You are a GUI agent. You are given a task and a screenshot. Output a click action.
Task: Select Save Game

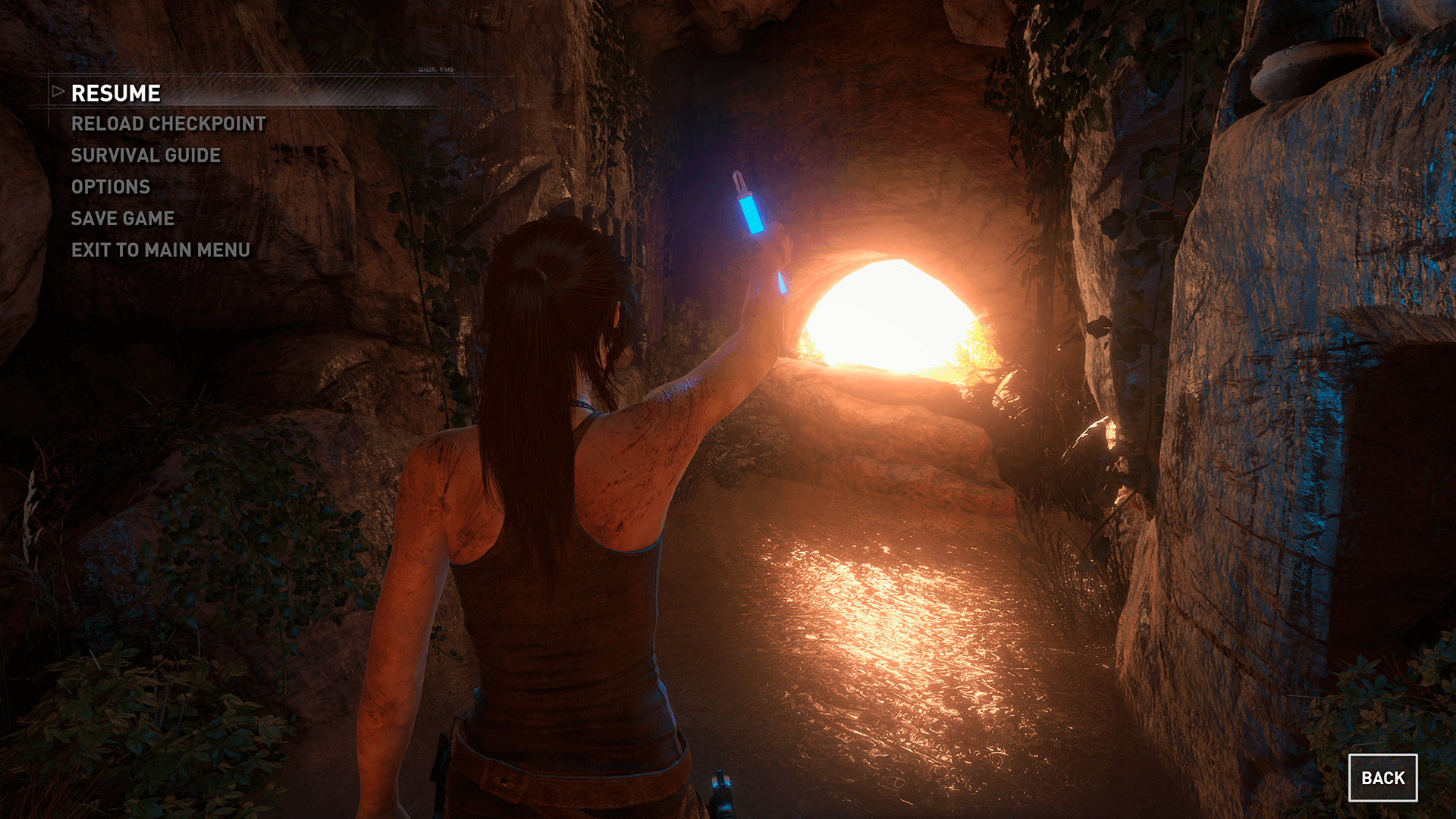click(x=123, y=218)
